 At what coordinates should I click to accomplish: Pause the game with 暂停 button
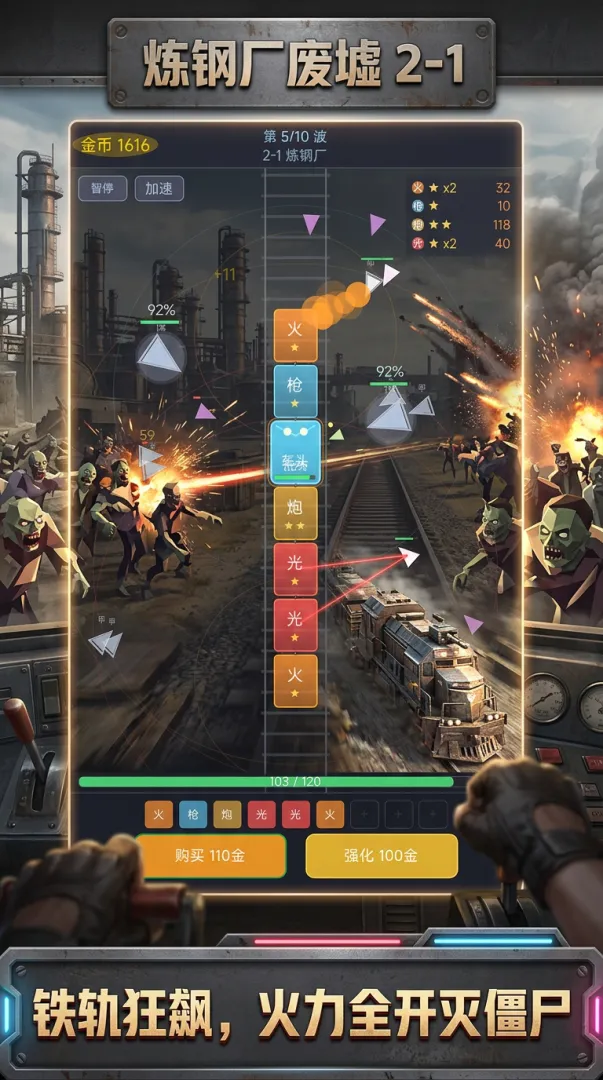click(102, 188)
